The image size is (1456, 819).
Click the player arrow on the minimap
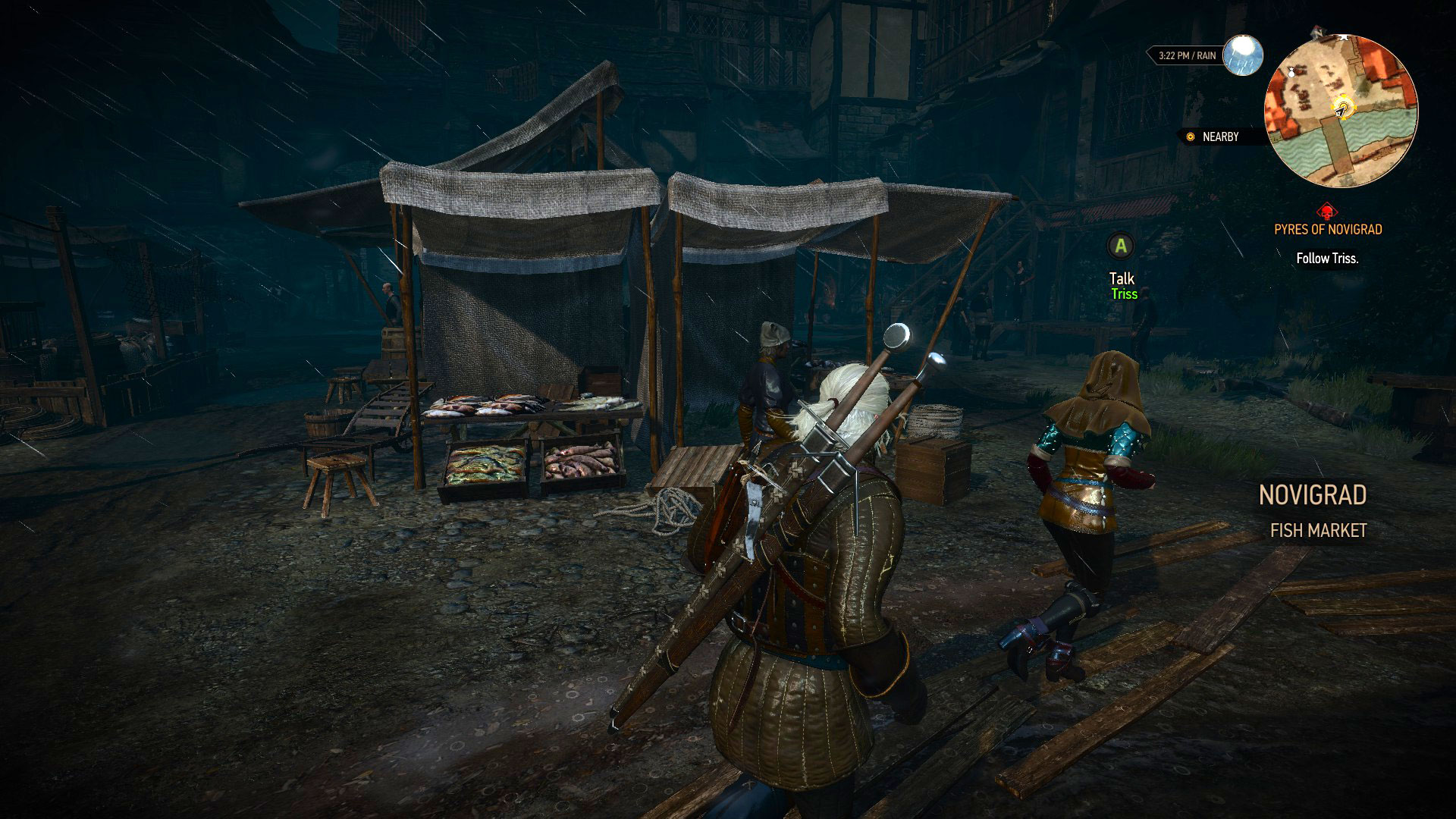[x=1338, y=112]
